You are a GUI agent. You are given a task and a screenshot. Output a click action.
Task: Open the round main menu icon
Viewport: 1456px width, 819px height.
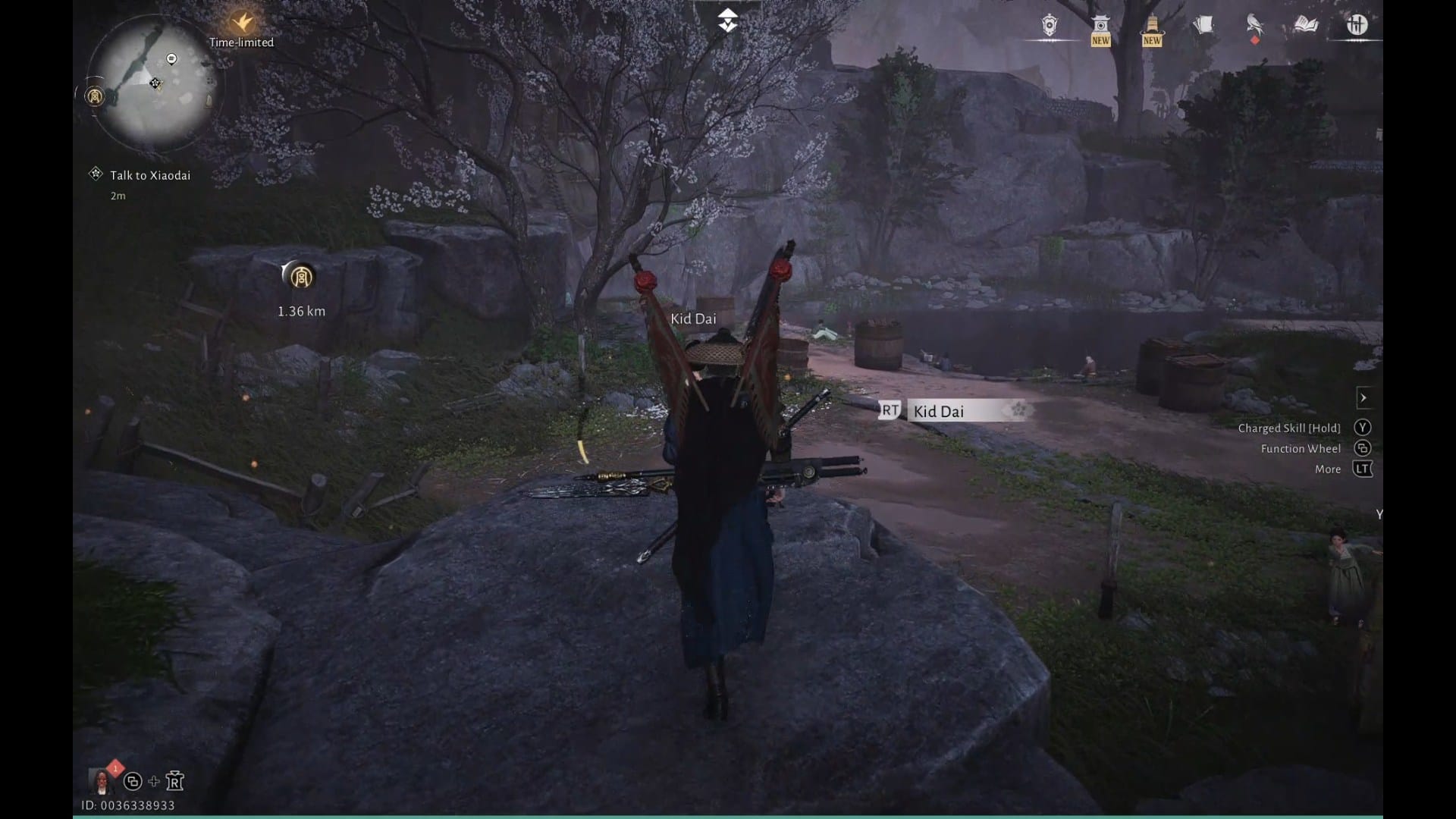[x=1357, y=26]
